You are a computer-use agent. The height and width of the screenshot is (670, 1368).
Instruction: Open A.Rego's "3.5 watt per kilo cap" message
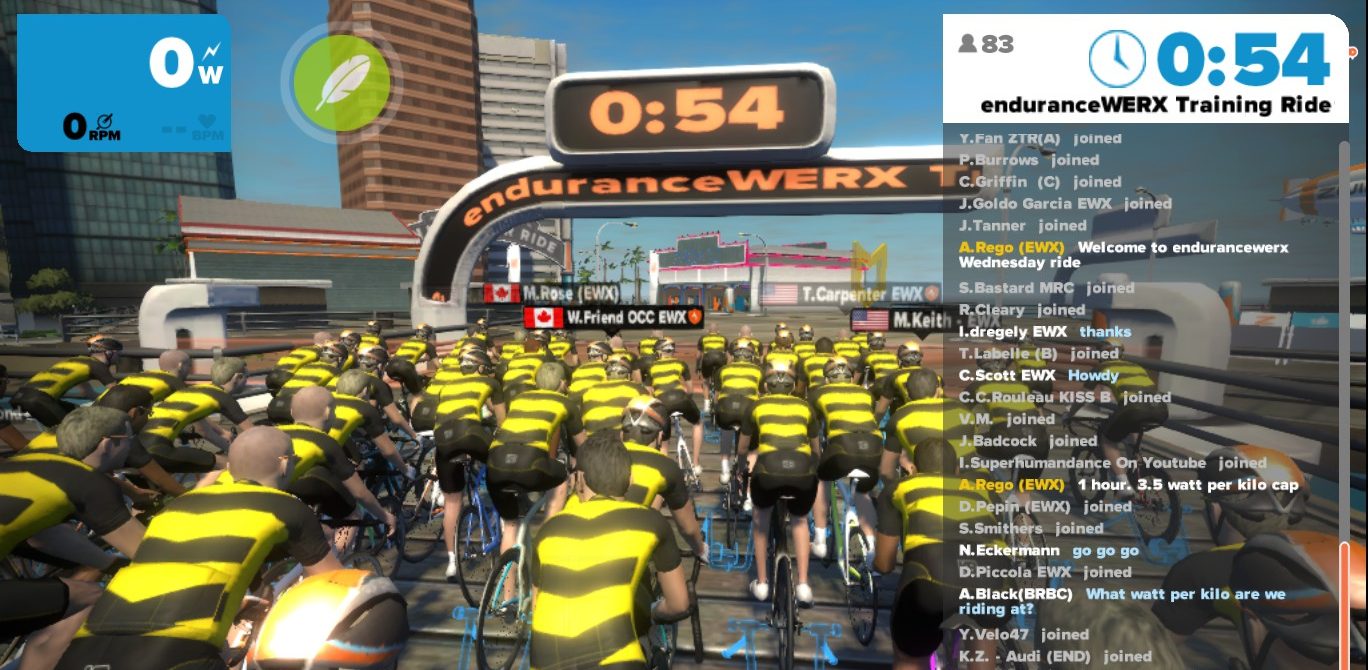point(1129,485)
